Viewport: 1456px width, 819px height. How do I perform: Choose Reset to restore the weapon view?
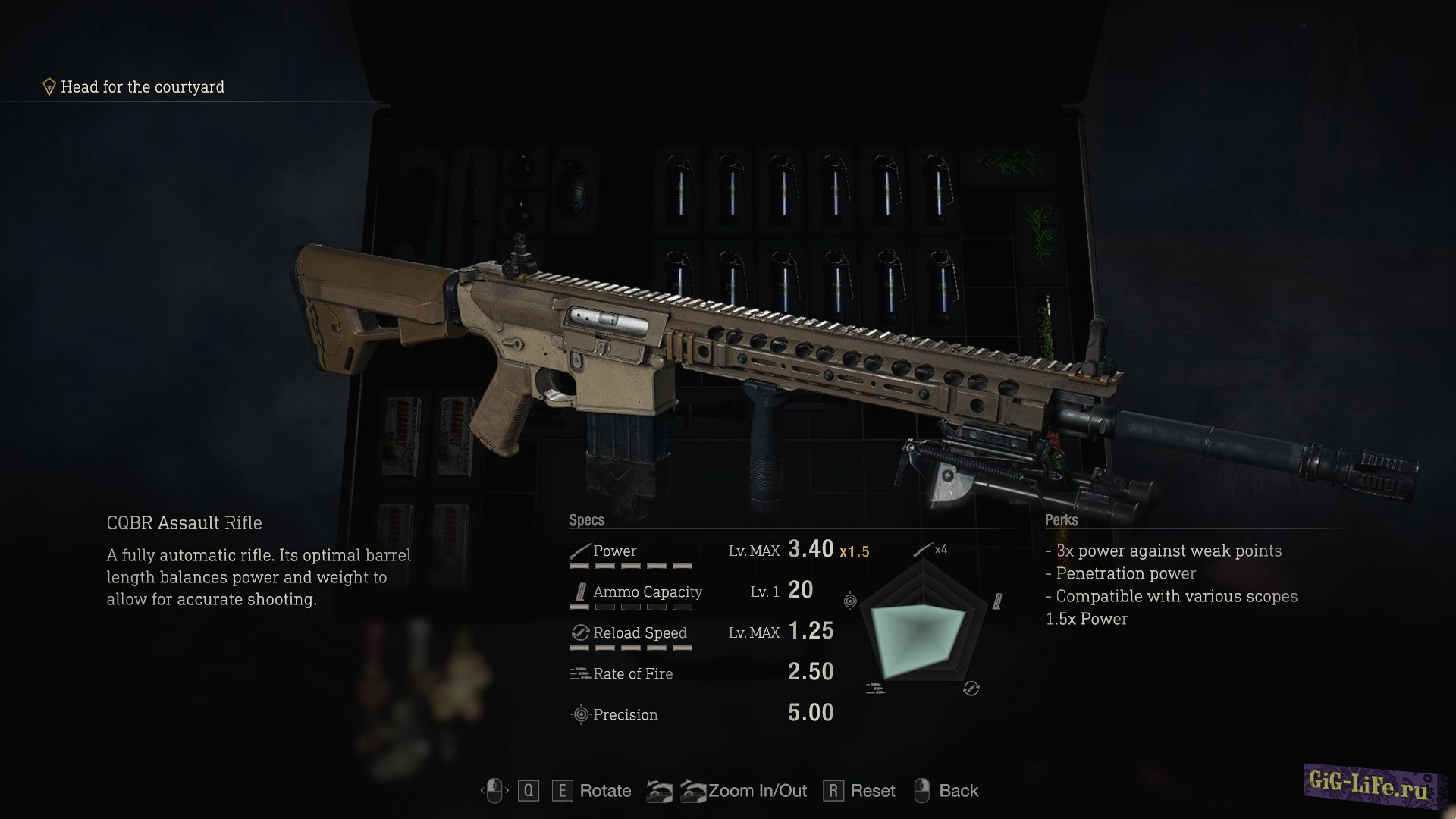(872, 791)
